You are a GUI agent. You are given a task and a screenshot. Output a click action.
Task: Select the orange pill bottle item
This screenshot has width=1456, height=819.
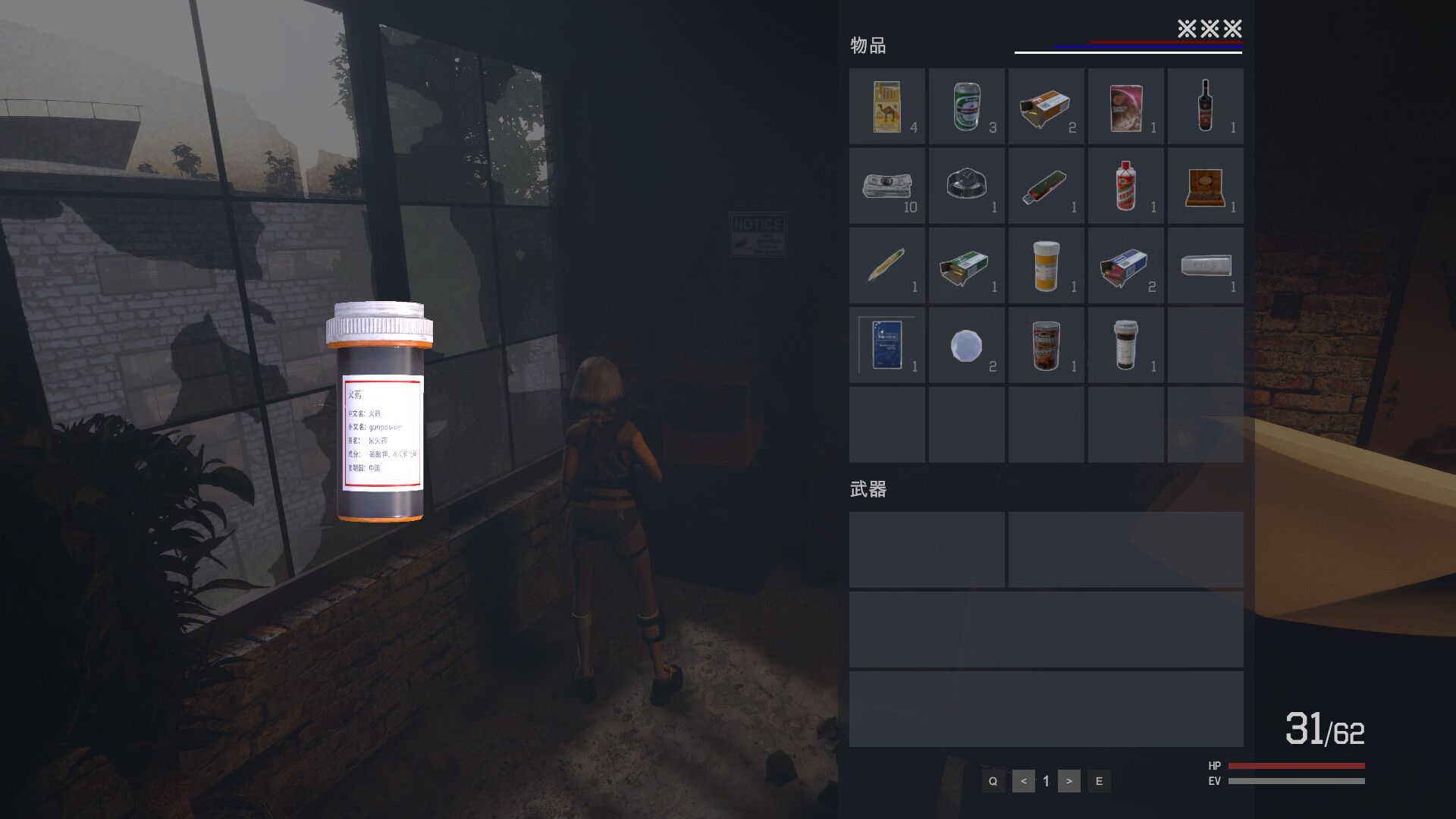click(1046, 265)
